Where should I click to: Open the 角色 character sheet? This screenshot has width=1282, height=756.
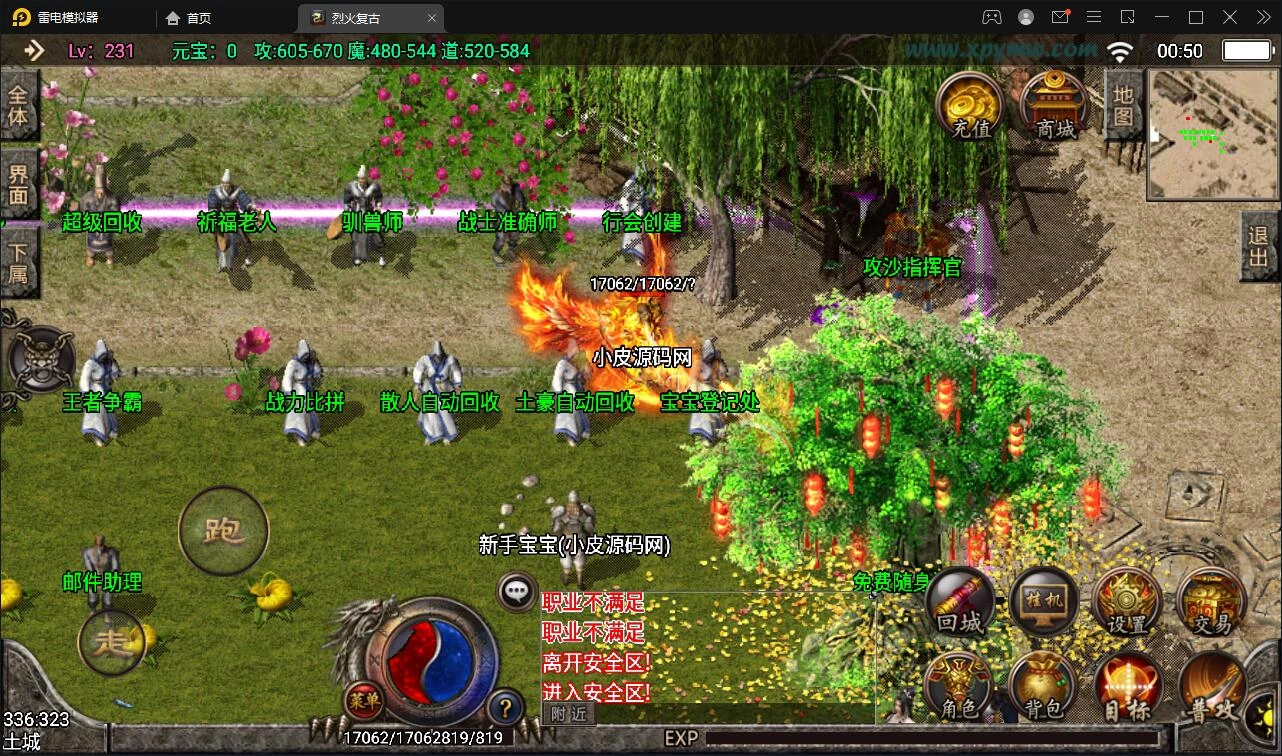[960, 687]
